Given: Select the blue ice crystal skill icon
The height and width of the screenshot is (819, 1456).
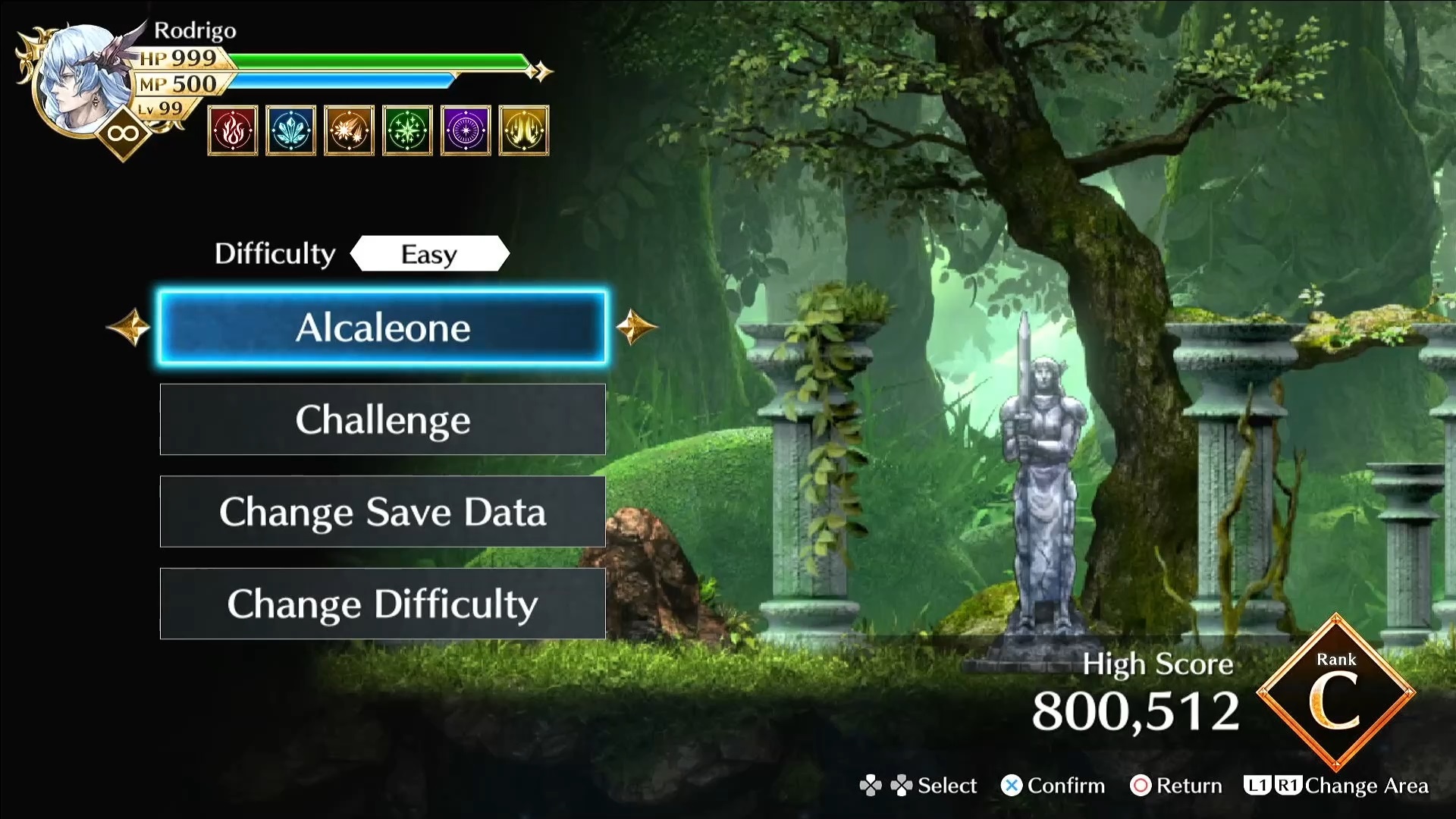Looking at the screenshot, I should (291, 130).
